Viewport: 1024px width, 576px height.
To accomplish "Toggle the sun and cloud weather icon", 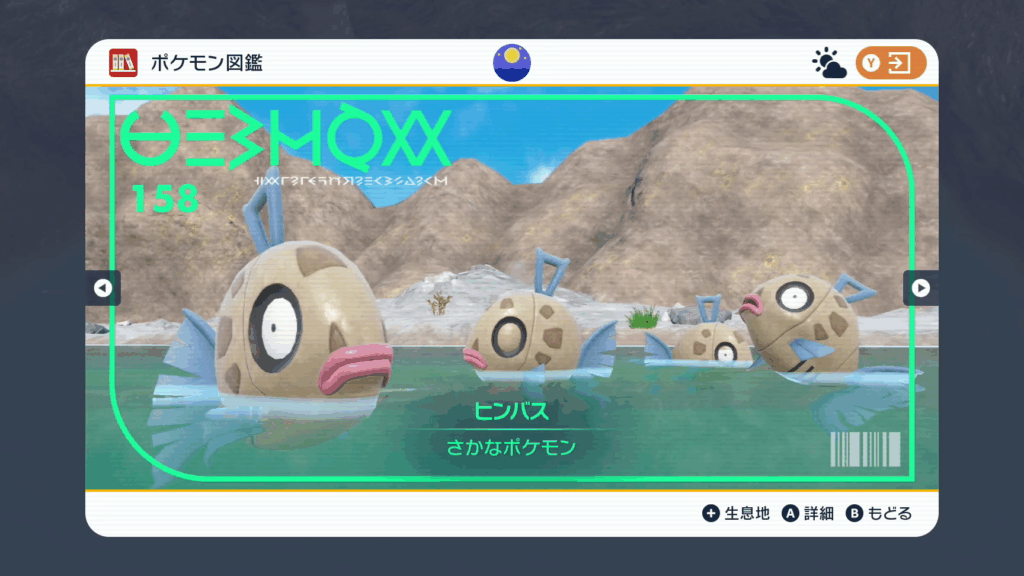I will 829,64.
